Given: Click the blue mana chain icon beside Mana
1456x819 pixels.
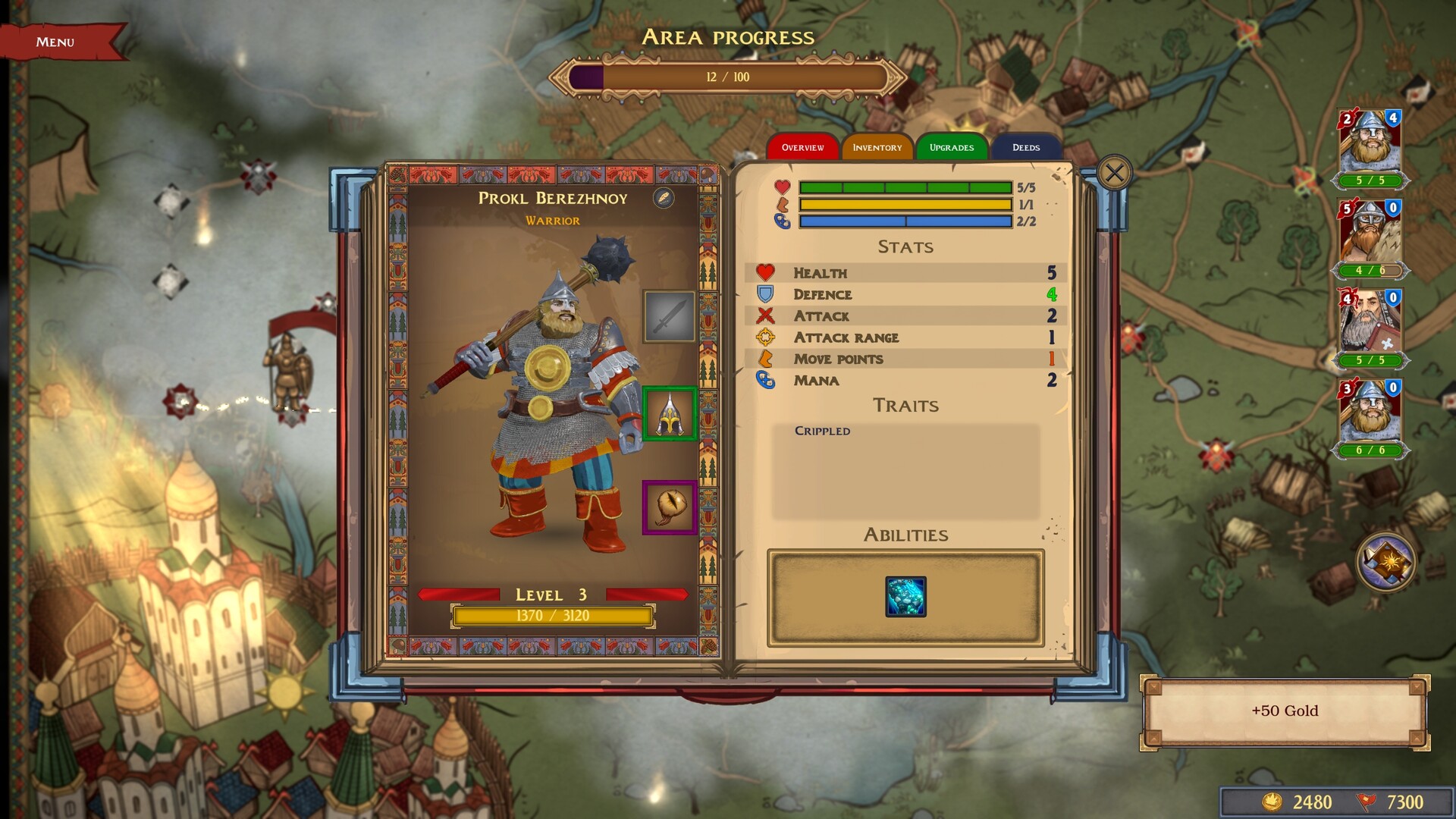Looking at the screenshot, I should 765,381.
